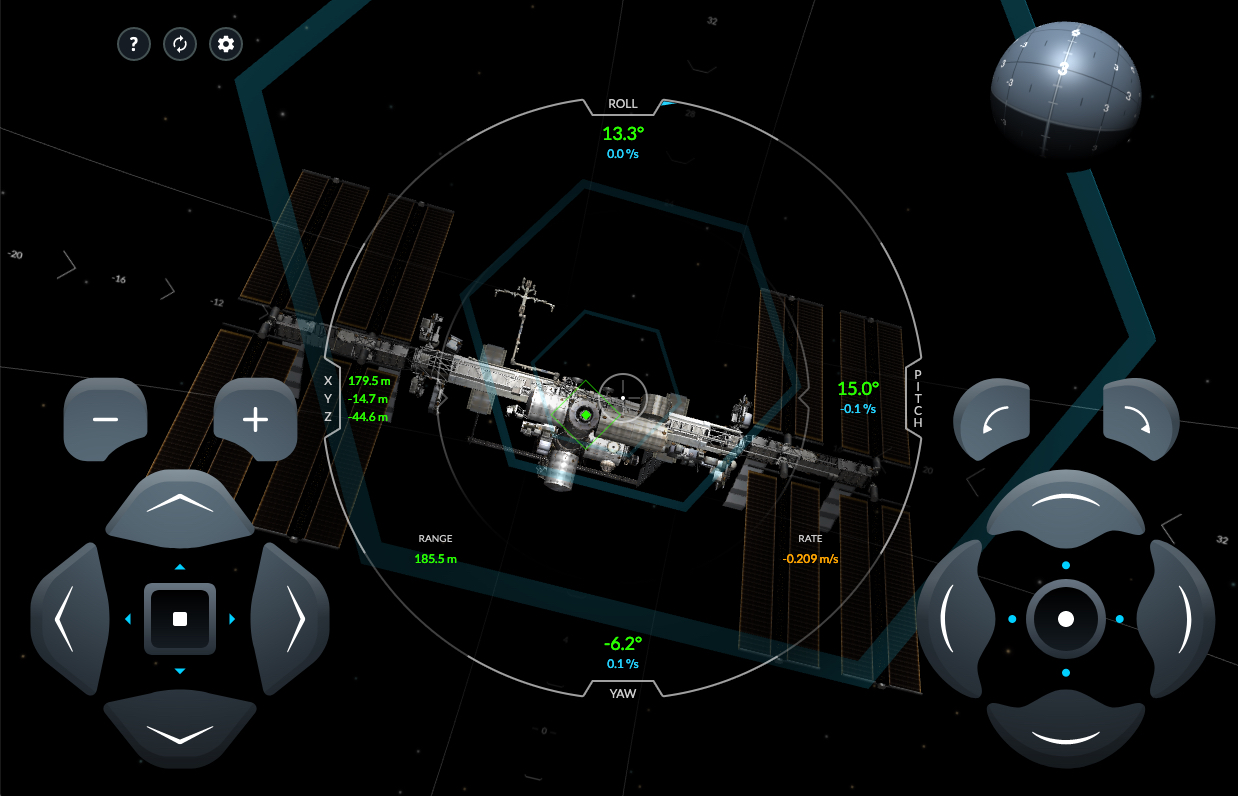
Task: Select the left-pointing chevron translation button
Action: tap(66, 619)
